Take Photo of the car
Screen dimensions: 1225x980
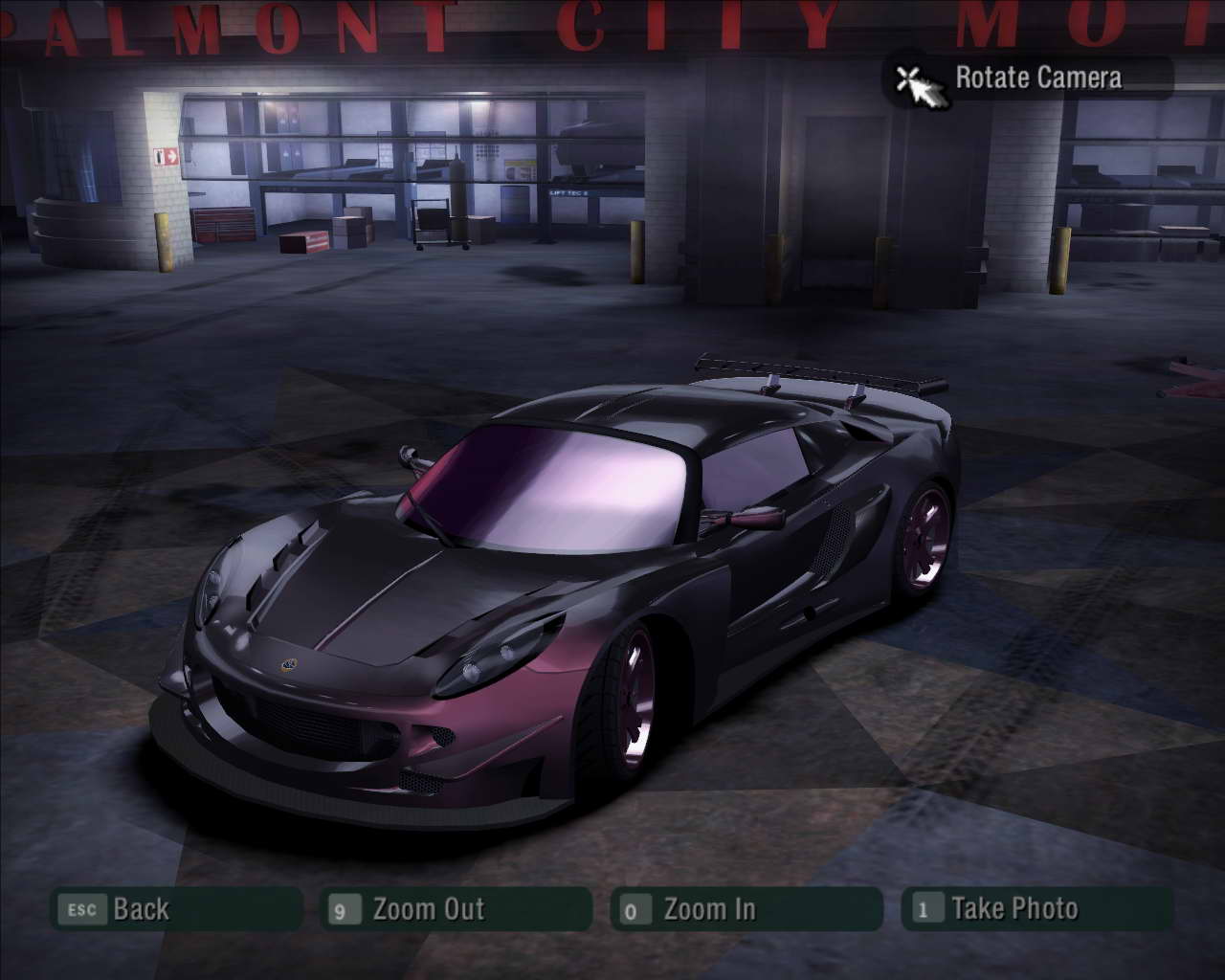(1036, 909)
